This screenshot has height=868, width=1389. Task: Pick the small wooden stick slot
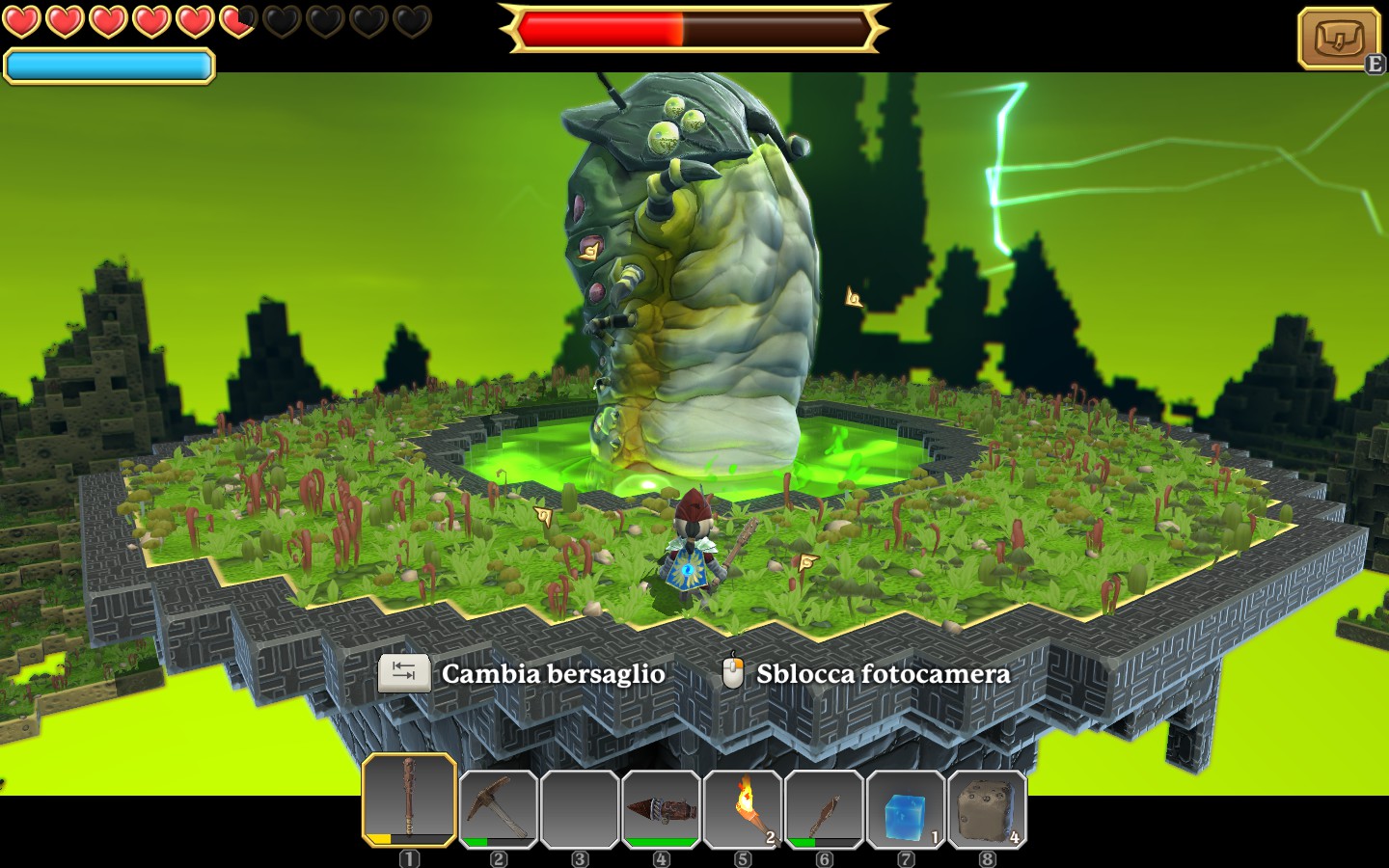tap(824, 809)
